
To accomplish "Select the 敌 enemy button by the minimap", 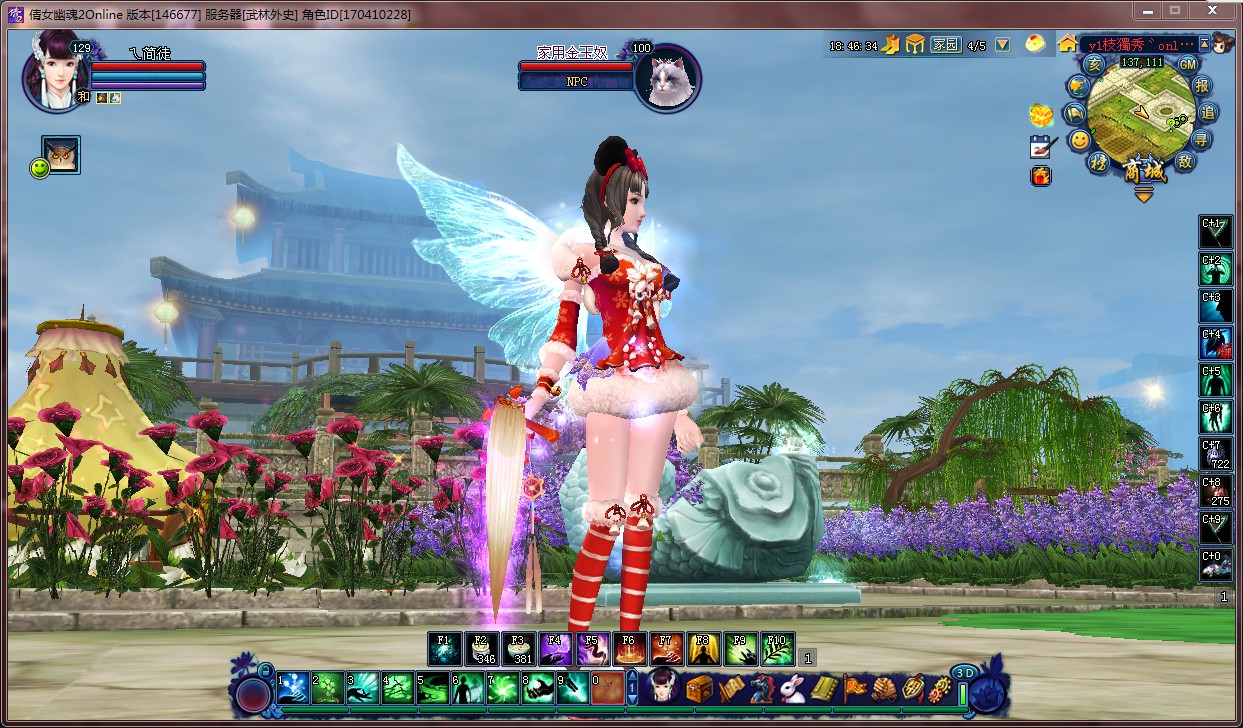I will 1185,161.
